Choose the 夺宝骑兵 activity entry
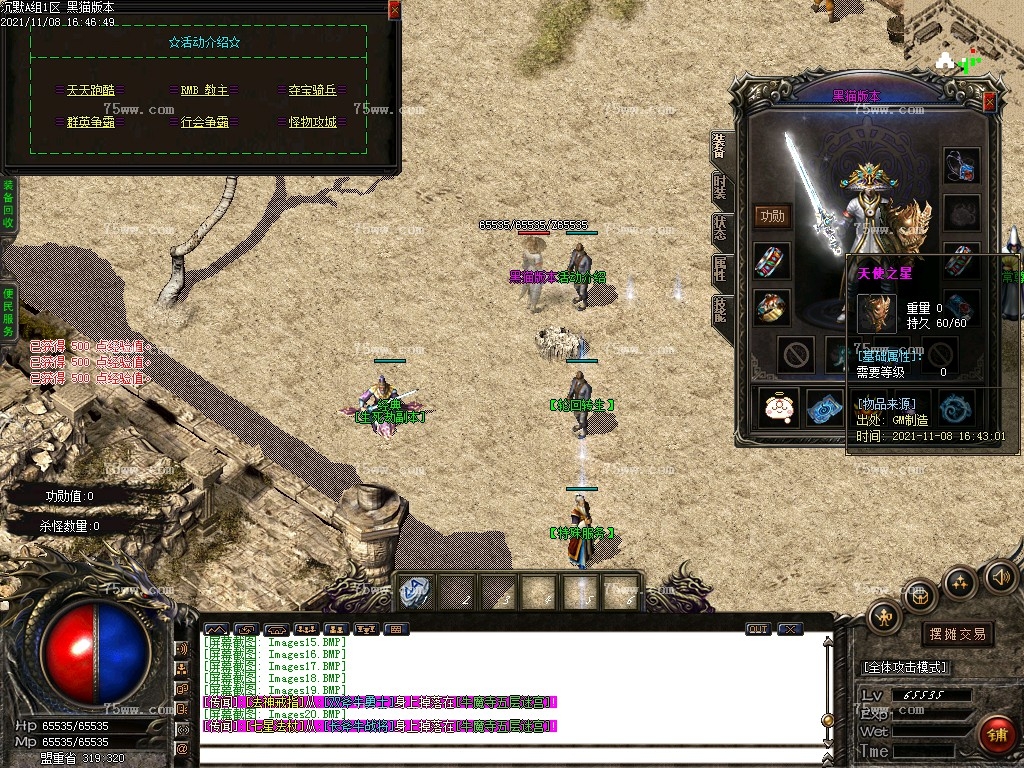 [312, 90]
